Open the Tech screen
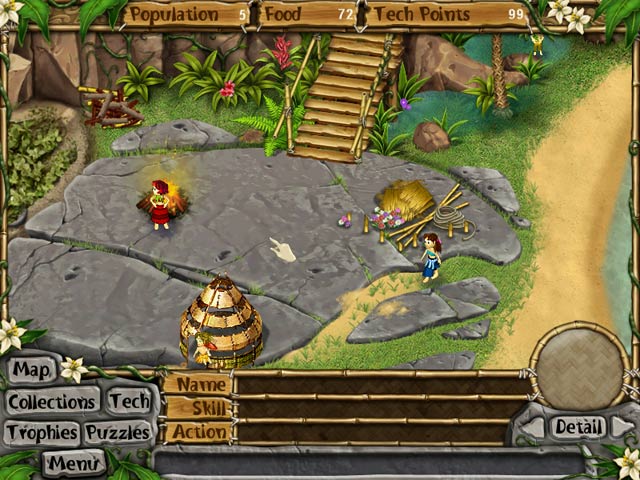The image size is (640, 480). click(129, 401)
